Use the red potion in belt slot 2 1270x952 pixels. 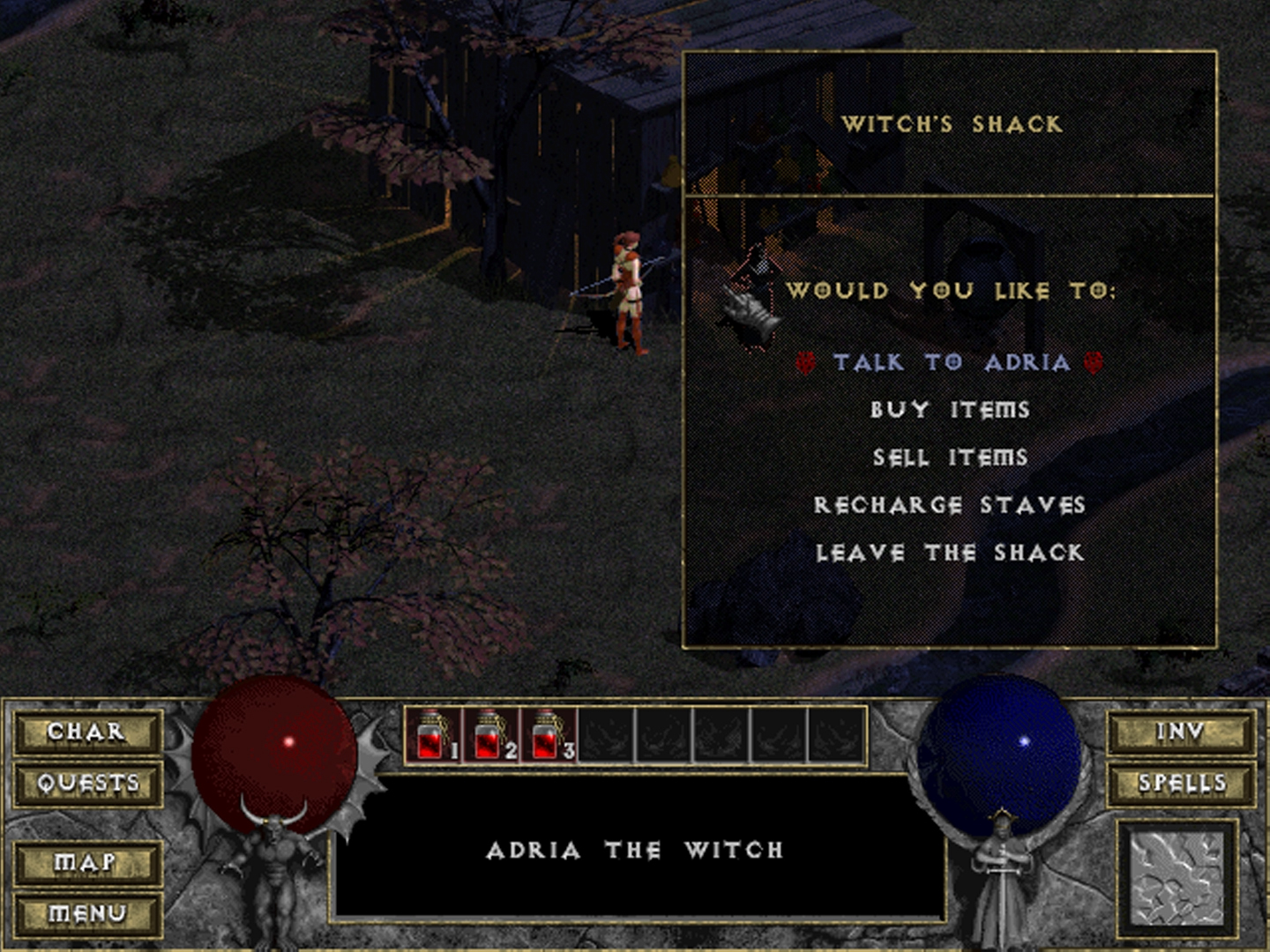coord(490,735)
